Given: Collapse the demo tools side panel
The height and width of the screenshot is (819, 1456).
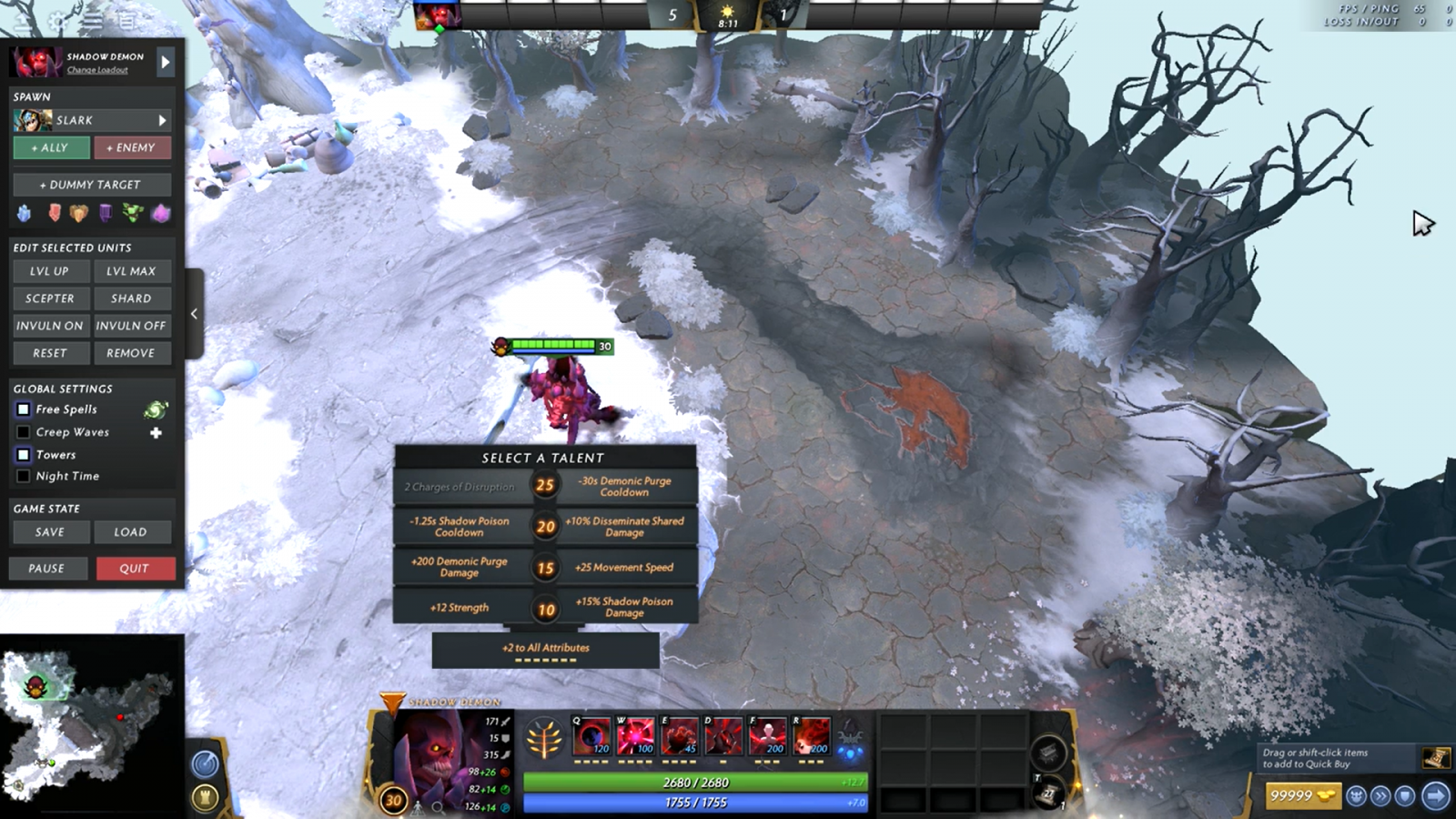Looking at the screenshot, I should (x=194, y=314).
